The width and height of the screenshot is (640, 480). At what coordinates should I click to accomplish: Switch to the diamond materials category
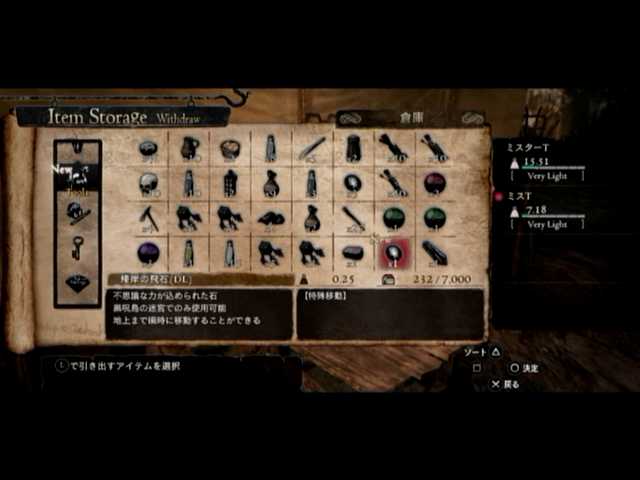point(77,282)
